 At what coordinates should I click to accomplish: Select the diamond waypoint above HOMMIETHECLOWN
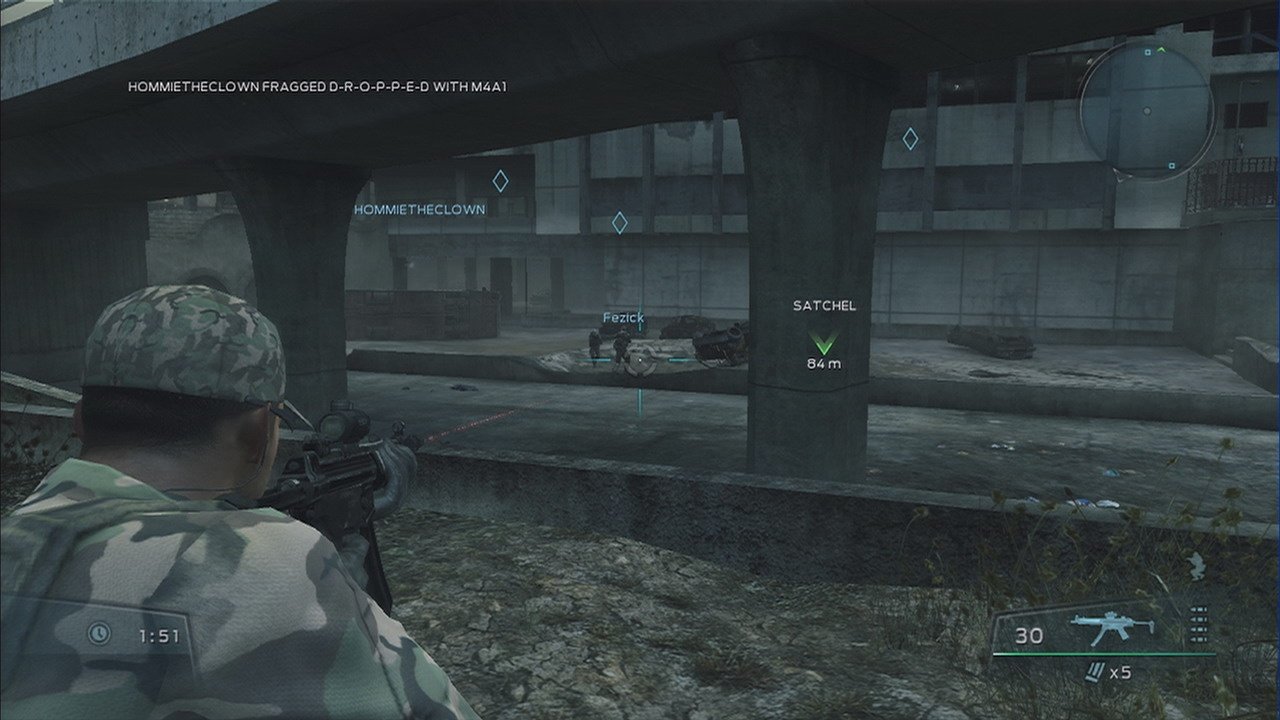500,182
